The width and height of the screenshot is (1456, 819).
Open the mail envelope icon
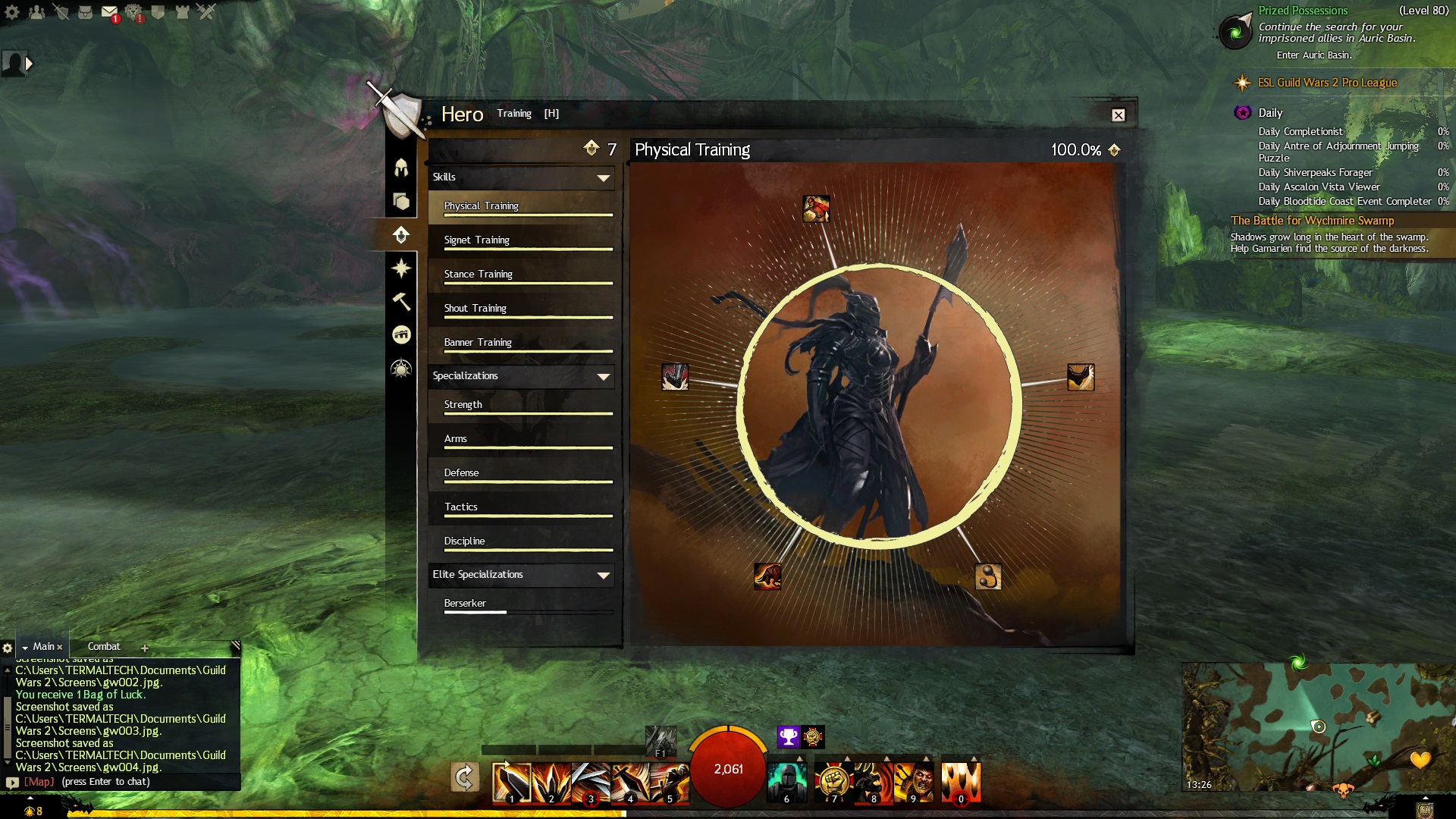109,12
